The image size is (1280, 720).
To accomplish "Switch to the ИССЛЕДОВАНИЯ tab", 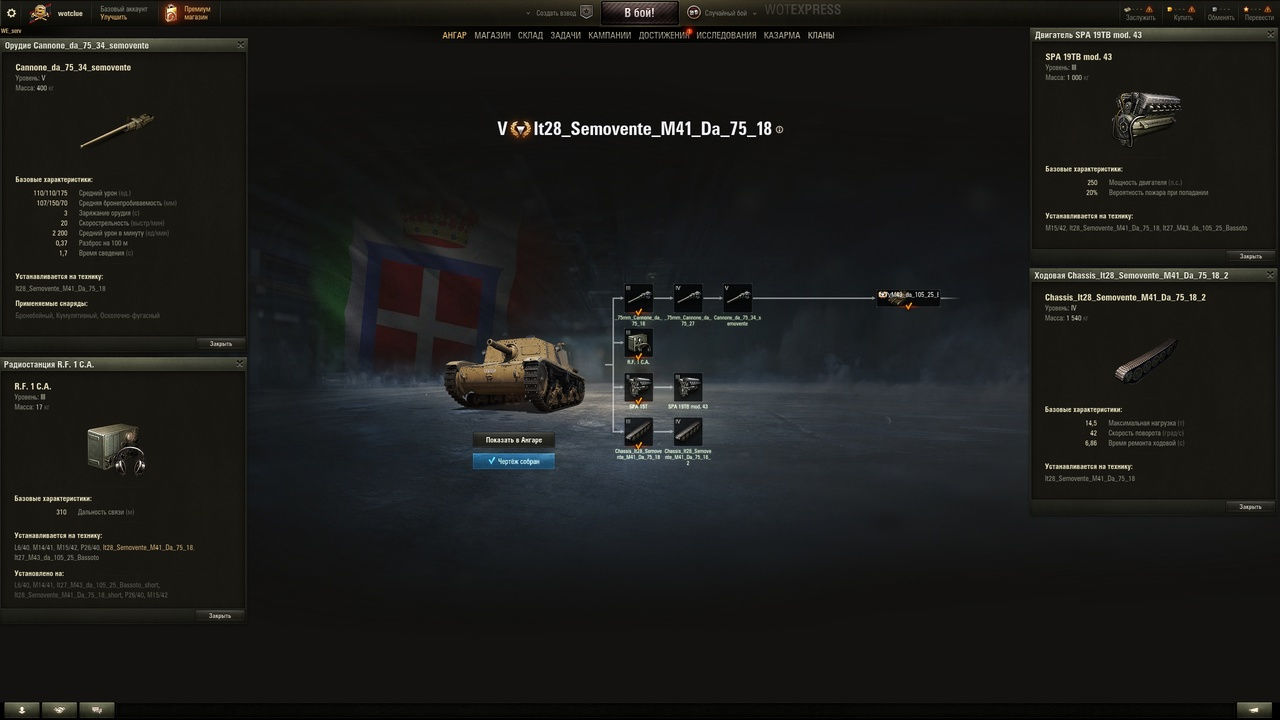I will [726, 35].
